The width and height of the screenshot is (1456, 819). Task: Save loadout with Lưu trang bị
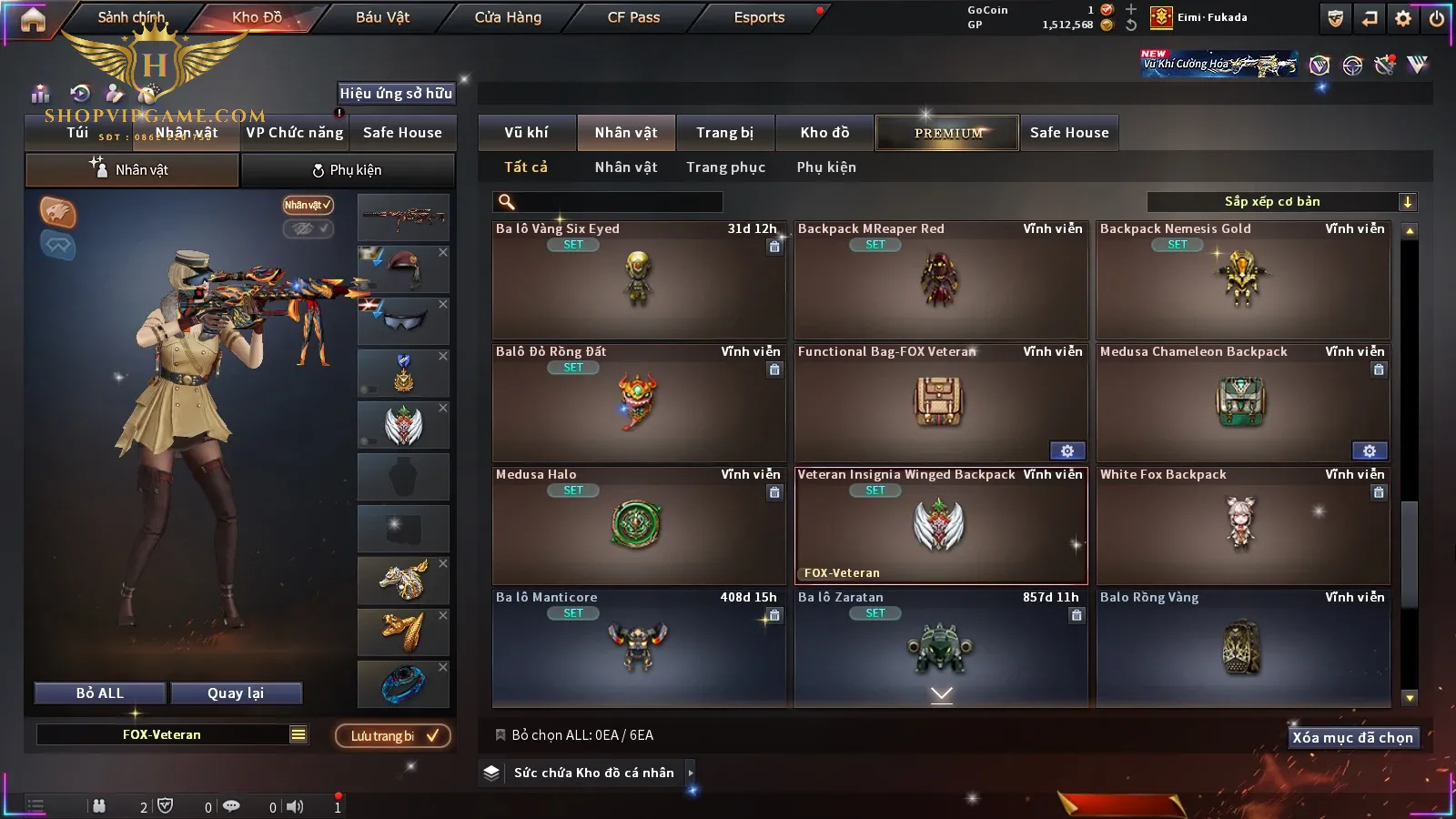(393, 736)
